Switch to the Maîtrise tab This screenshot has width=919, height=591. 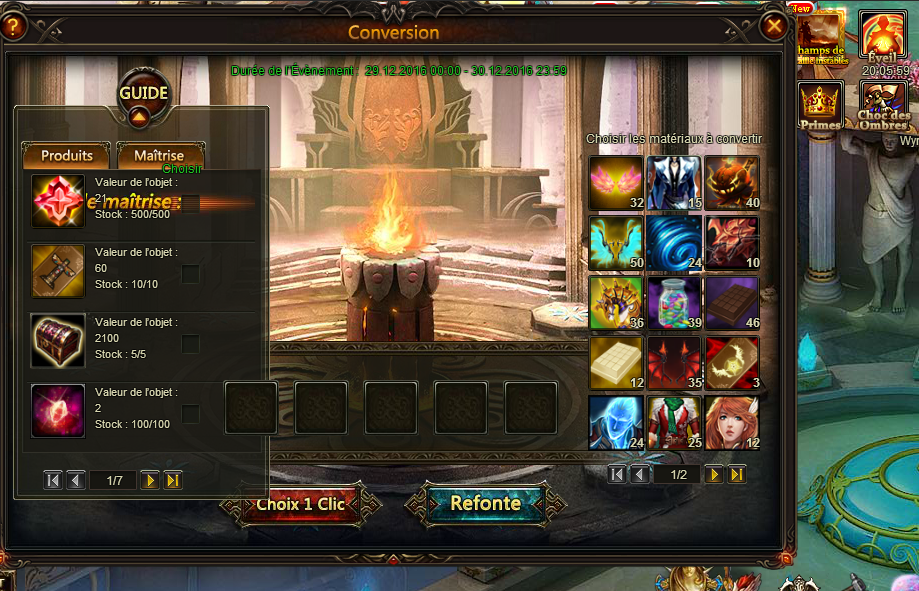(x=160, y=156)
